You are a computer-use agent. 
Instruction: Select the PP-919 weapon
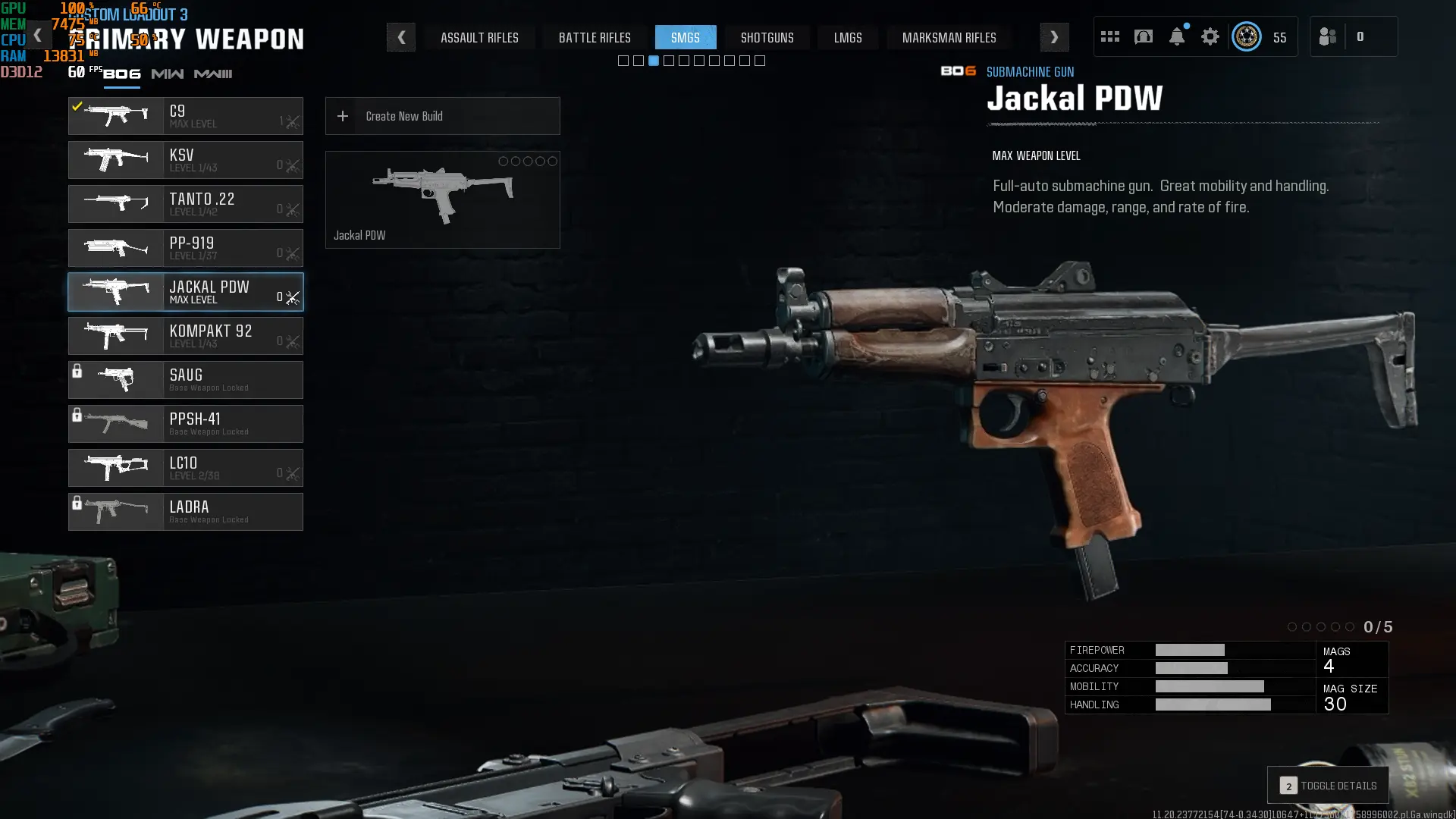pos(186,248)
